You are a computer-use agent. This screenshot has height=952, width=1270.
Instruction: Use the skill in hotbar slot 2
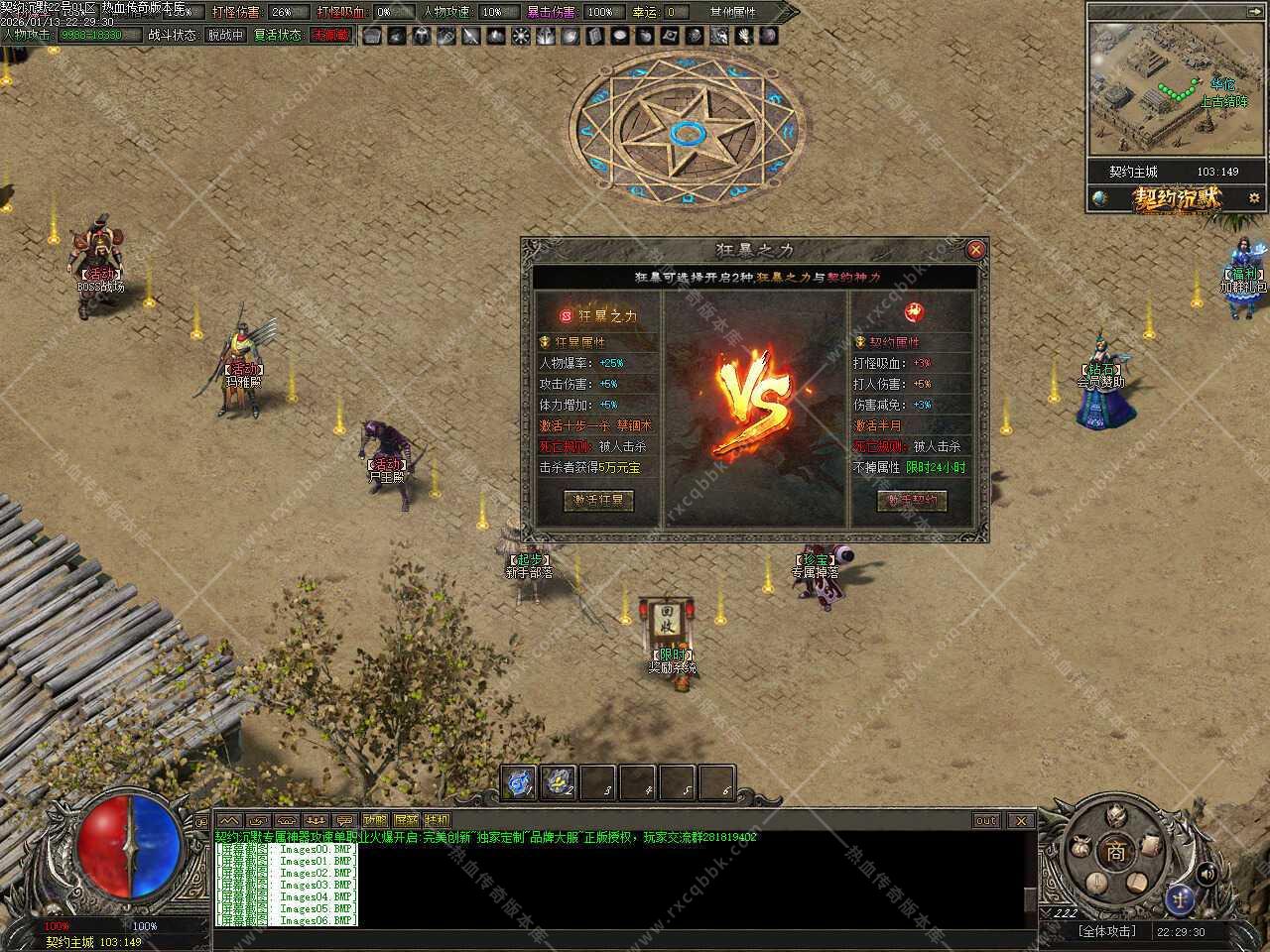pos(559,782)
